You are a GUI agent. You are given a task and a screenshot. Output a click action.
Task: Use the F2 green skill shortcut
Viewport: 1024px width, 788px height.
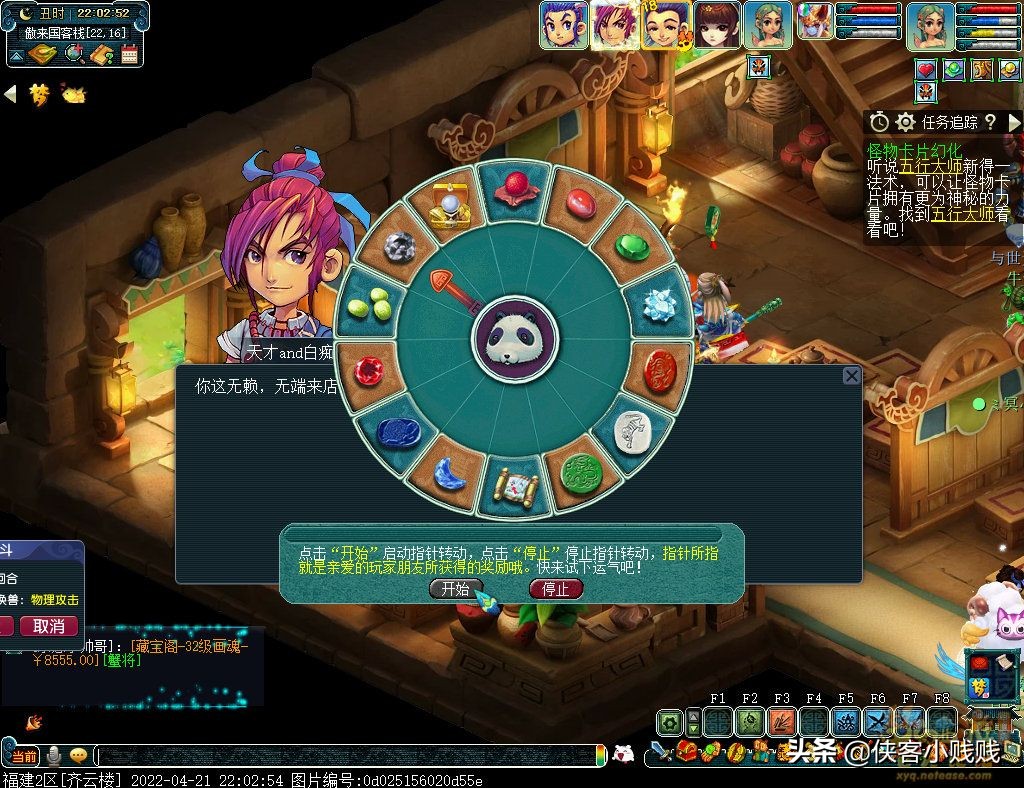coord(750,721)
